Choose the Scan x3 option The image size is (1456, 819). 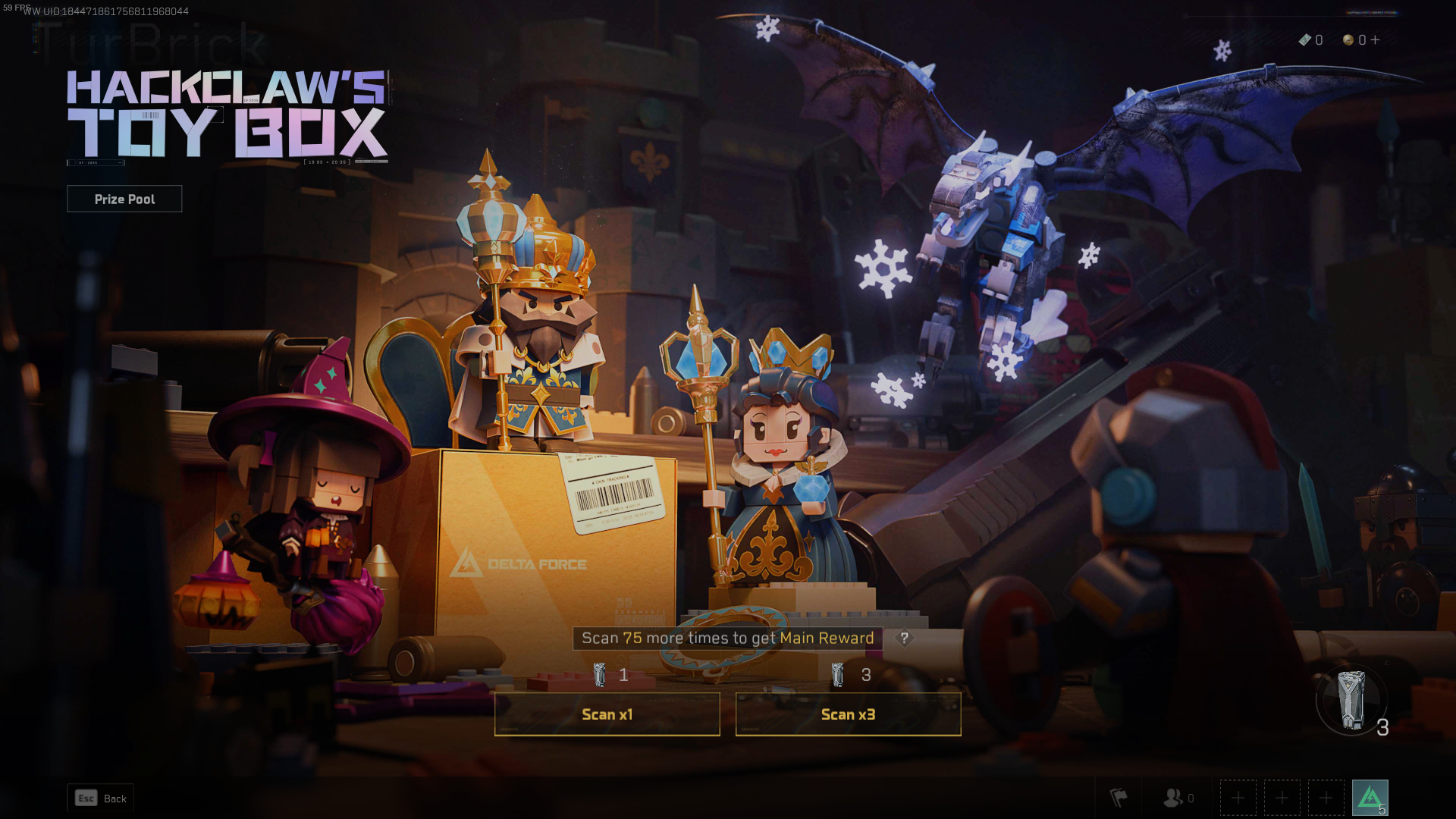pyautogui.click(x=848, y=714)
